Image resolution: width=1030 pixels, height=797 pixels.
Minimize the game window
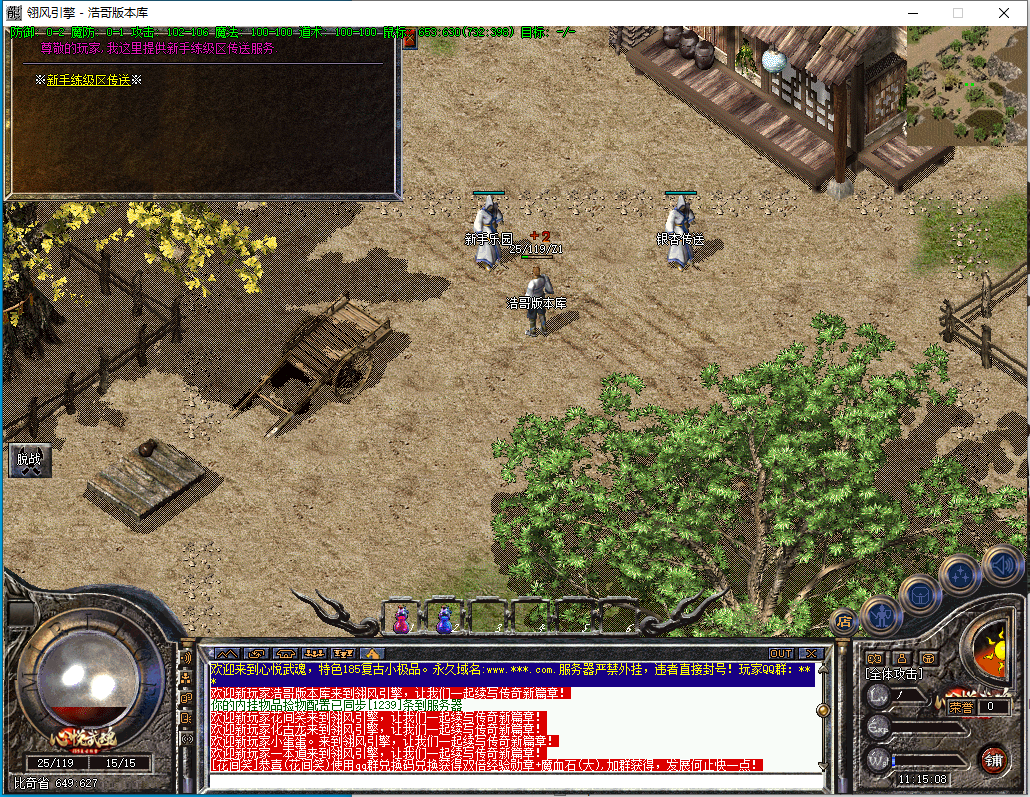[911, 13]
